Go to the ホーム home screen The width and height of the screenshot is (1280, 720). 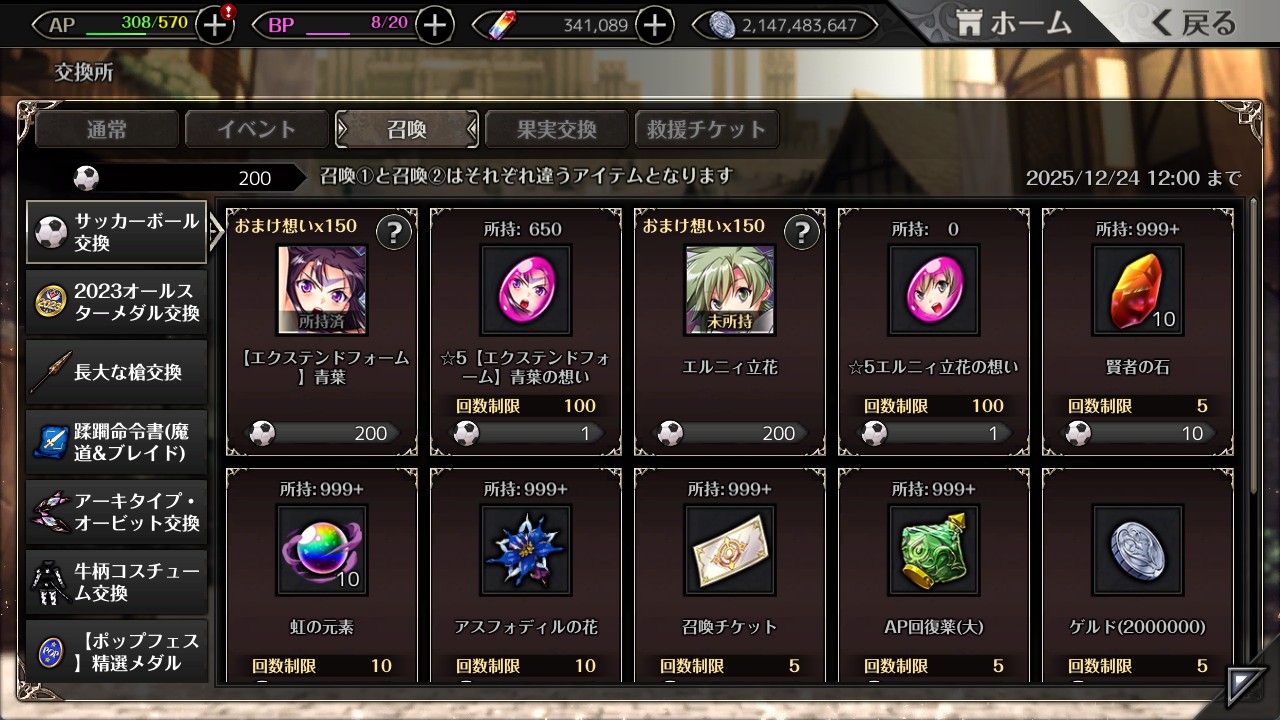click(x=1014, y=24)
